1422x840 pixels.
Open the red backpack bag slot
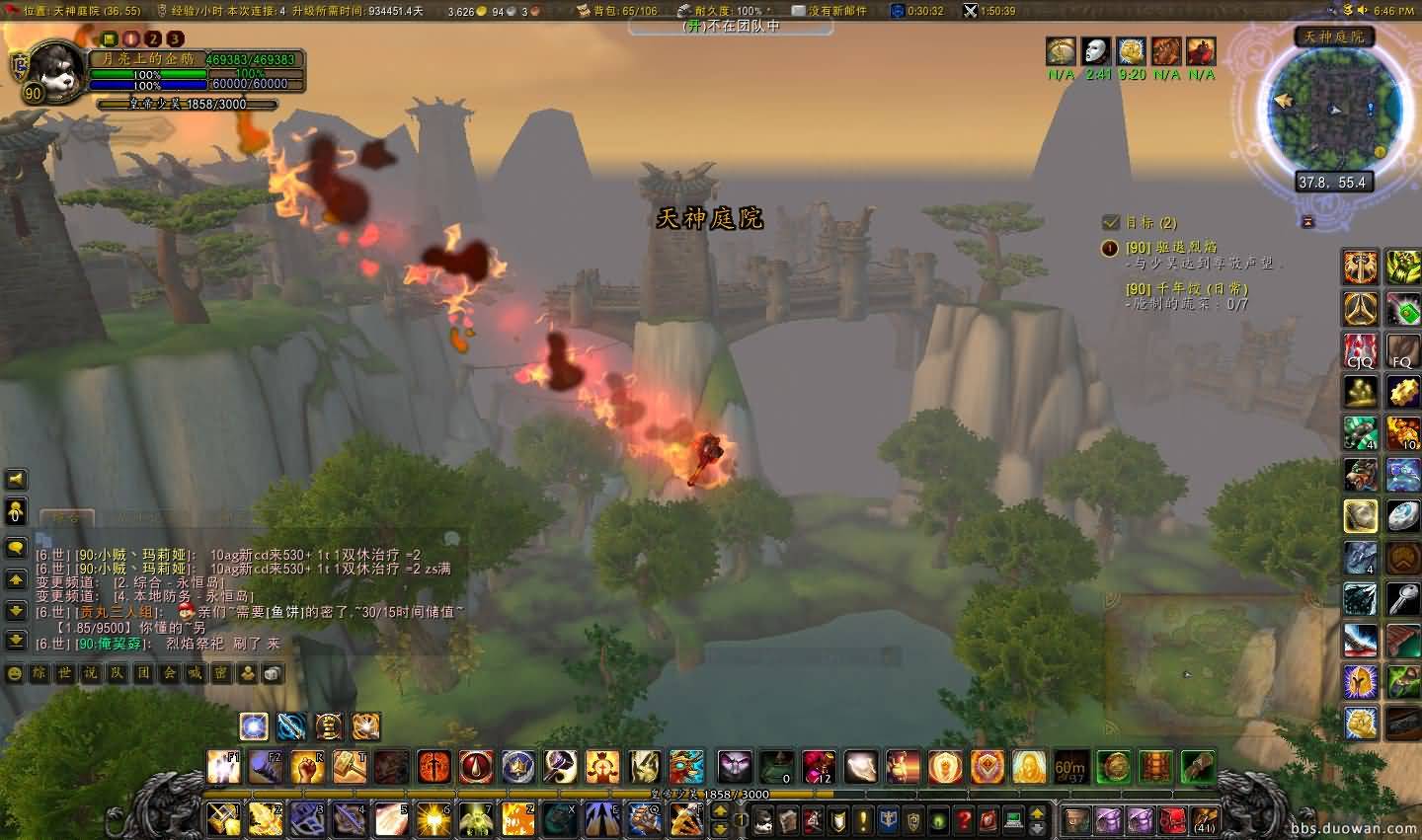click(1172, 819)
